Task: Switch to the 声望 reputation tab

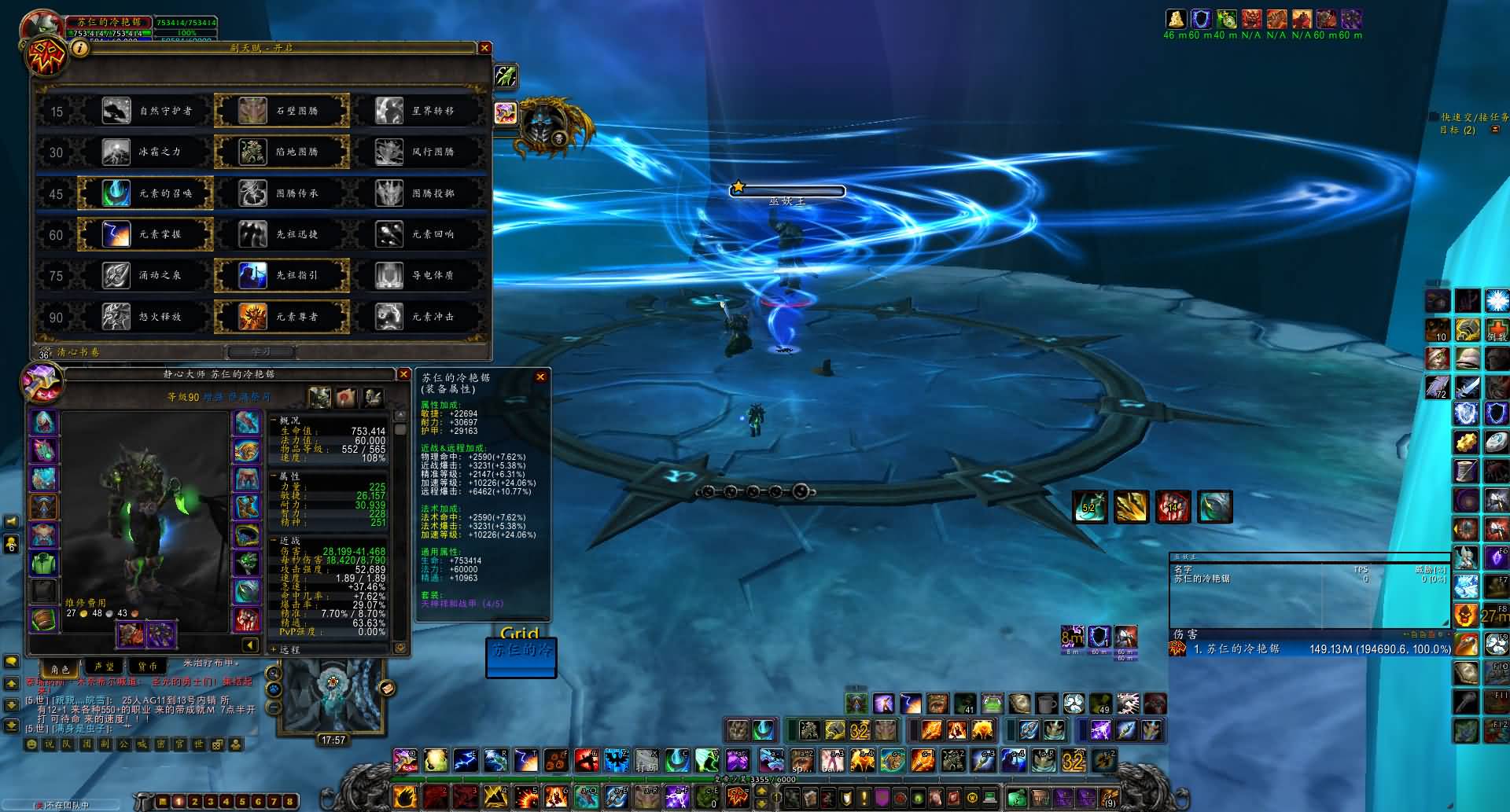Action: tap(104, 667)
